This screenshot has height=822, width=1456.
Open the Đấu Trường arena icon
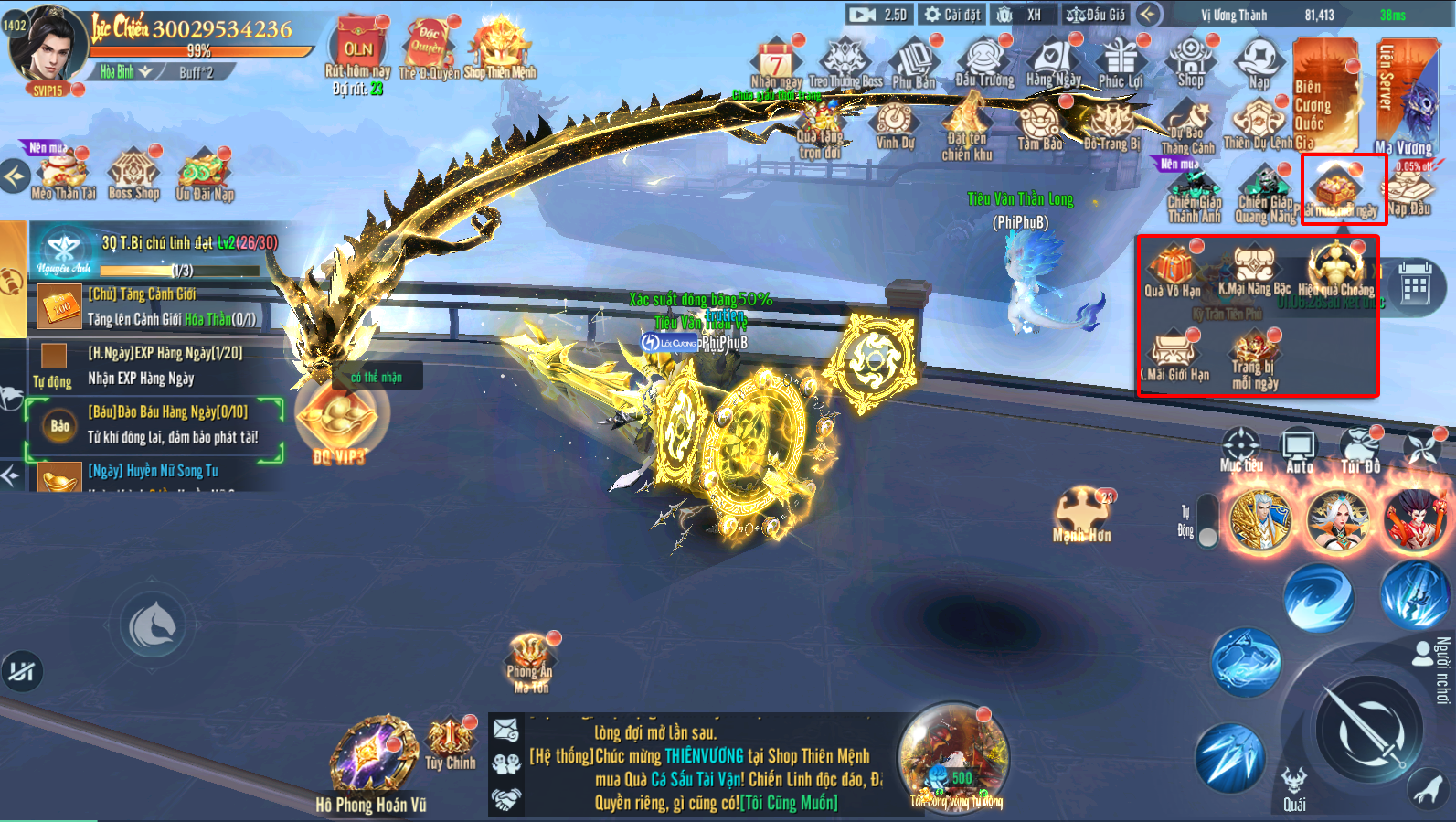click(984, 60)
